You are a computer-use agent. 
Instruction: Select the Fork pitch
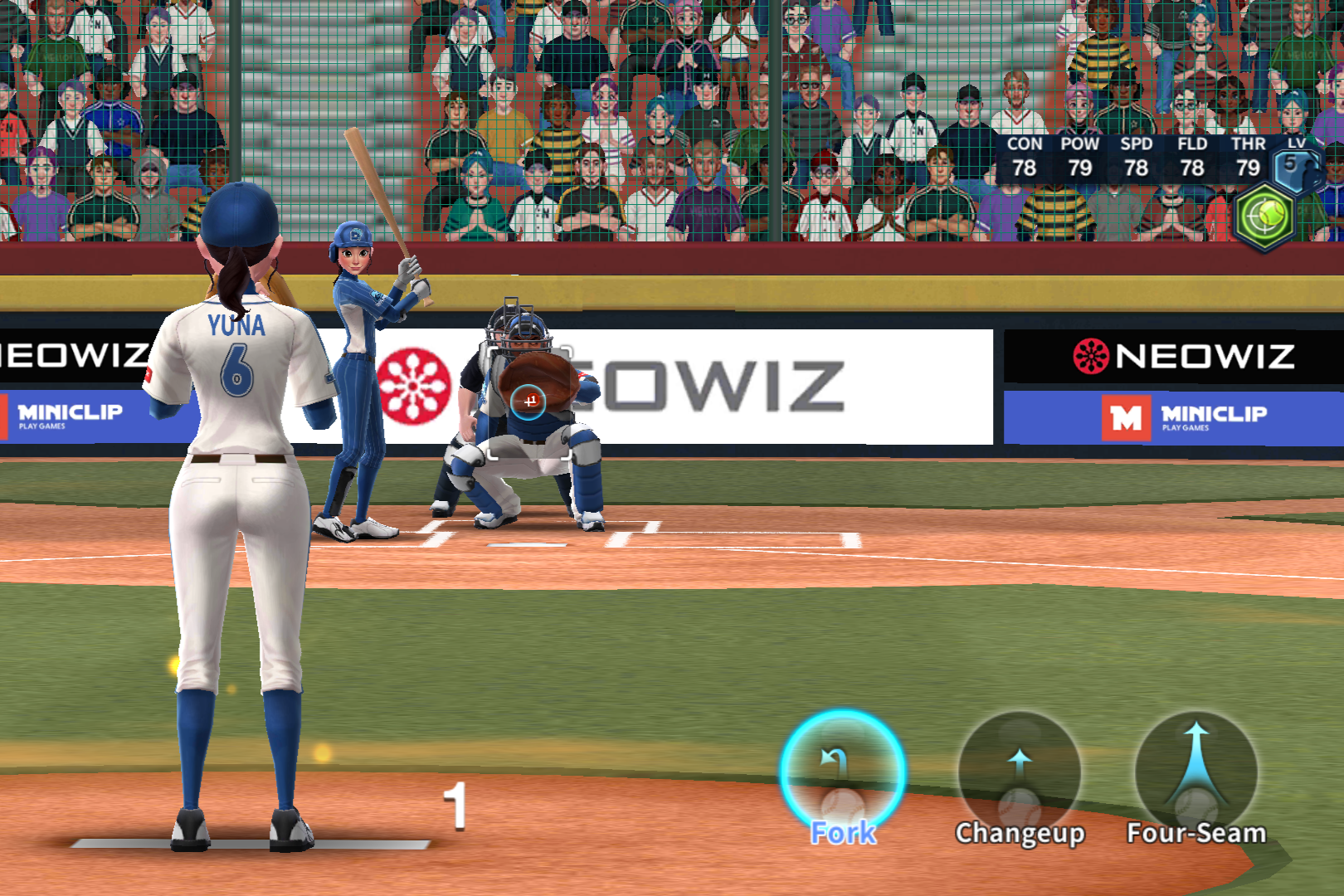[x=842, y=774]
